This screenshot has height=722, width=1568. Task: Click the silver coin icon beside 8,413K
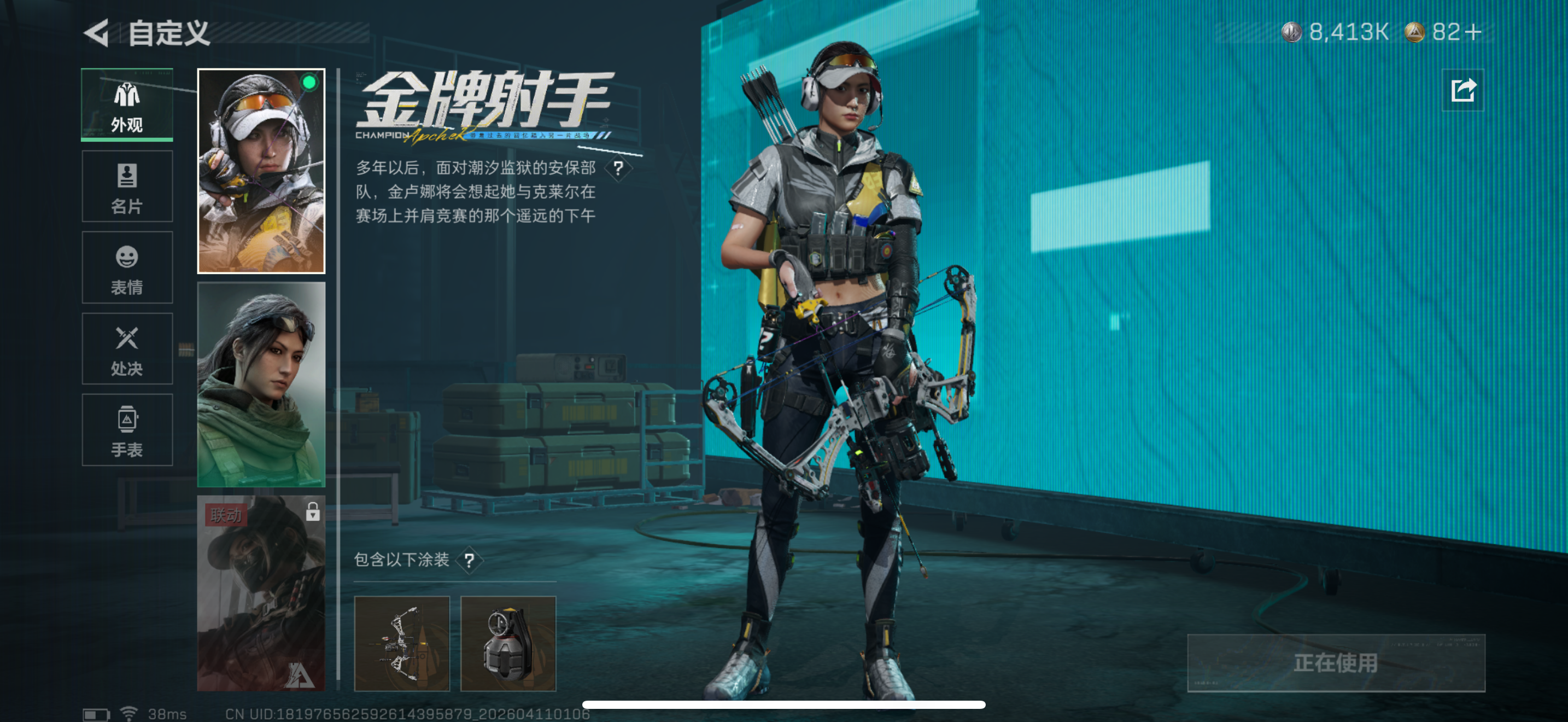(x=1292, y=33)
